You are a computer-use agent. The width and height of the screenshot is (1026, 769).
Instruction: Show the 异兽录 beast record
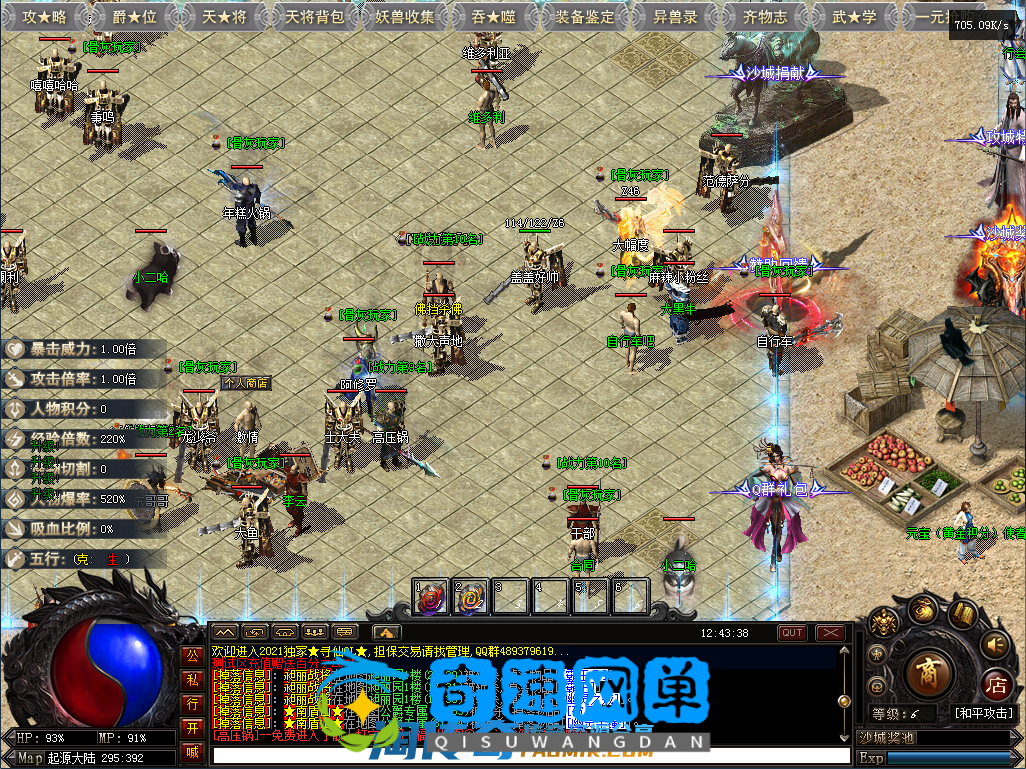pyautogui.click(x=675, y=16)
